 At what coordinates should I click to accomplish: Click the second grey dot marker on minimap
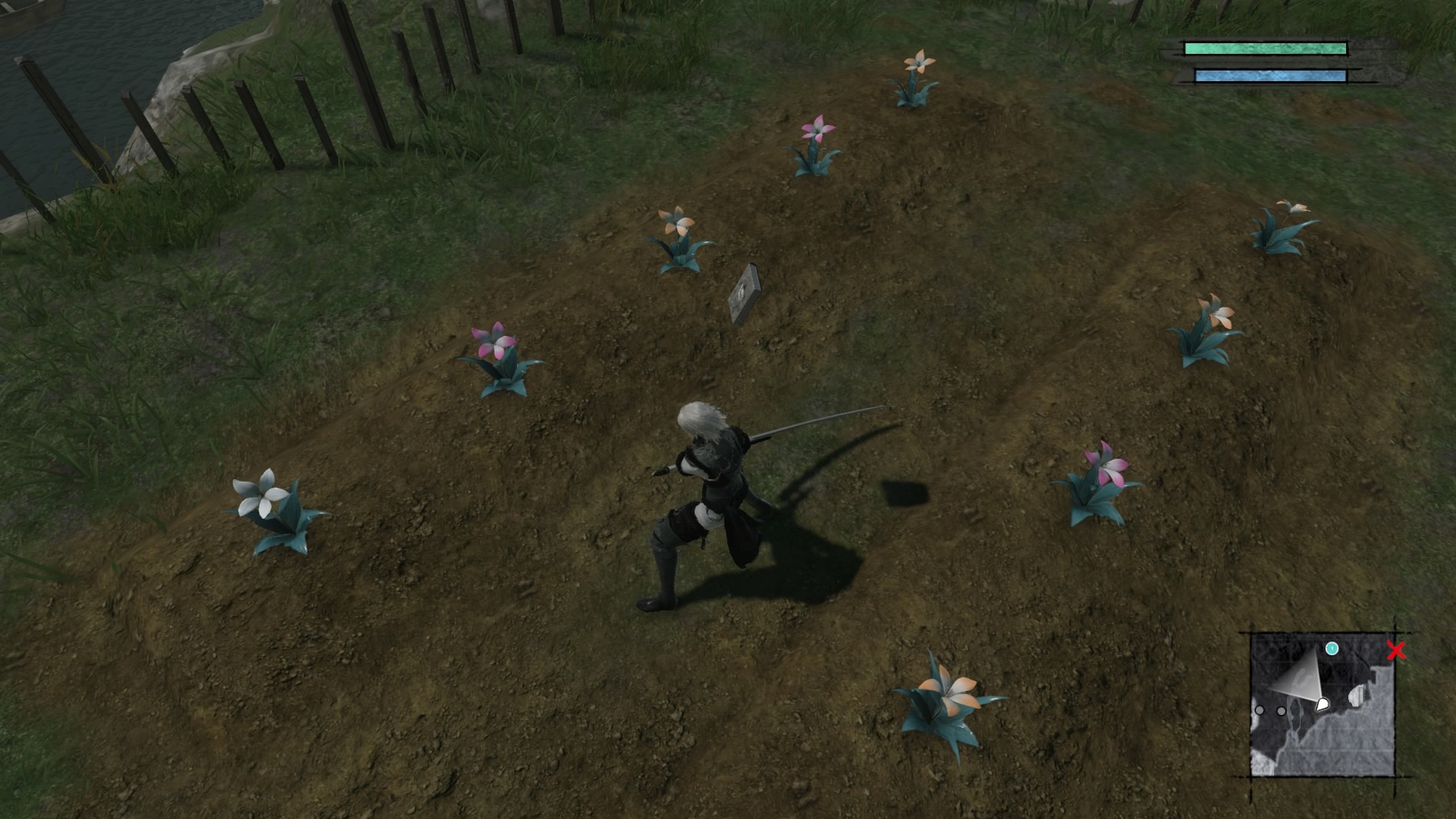(1281, 711)
